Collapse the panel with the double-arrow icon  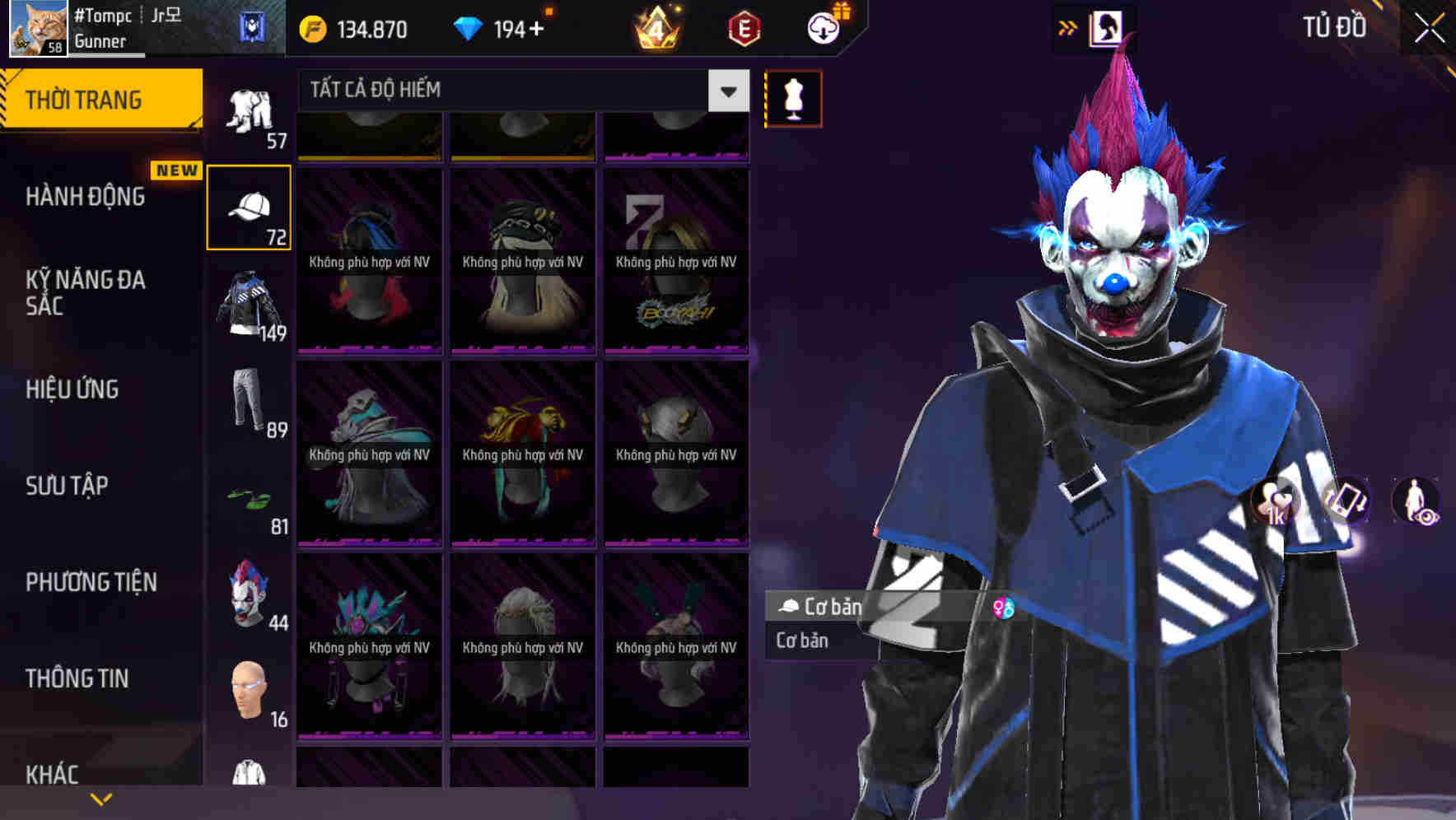click(x=1067, y=26)
